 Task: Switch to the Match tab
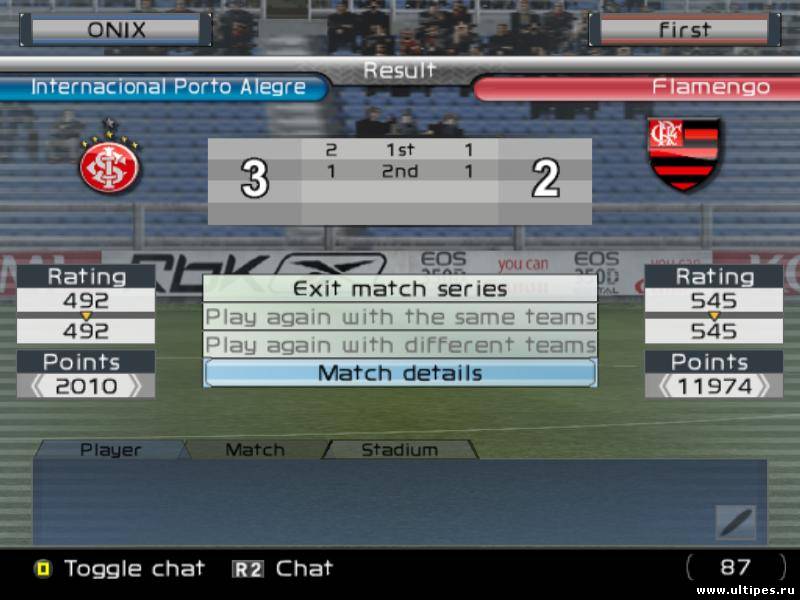click(x=255, y=450)
